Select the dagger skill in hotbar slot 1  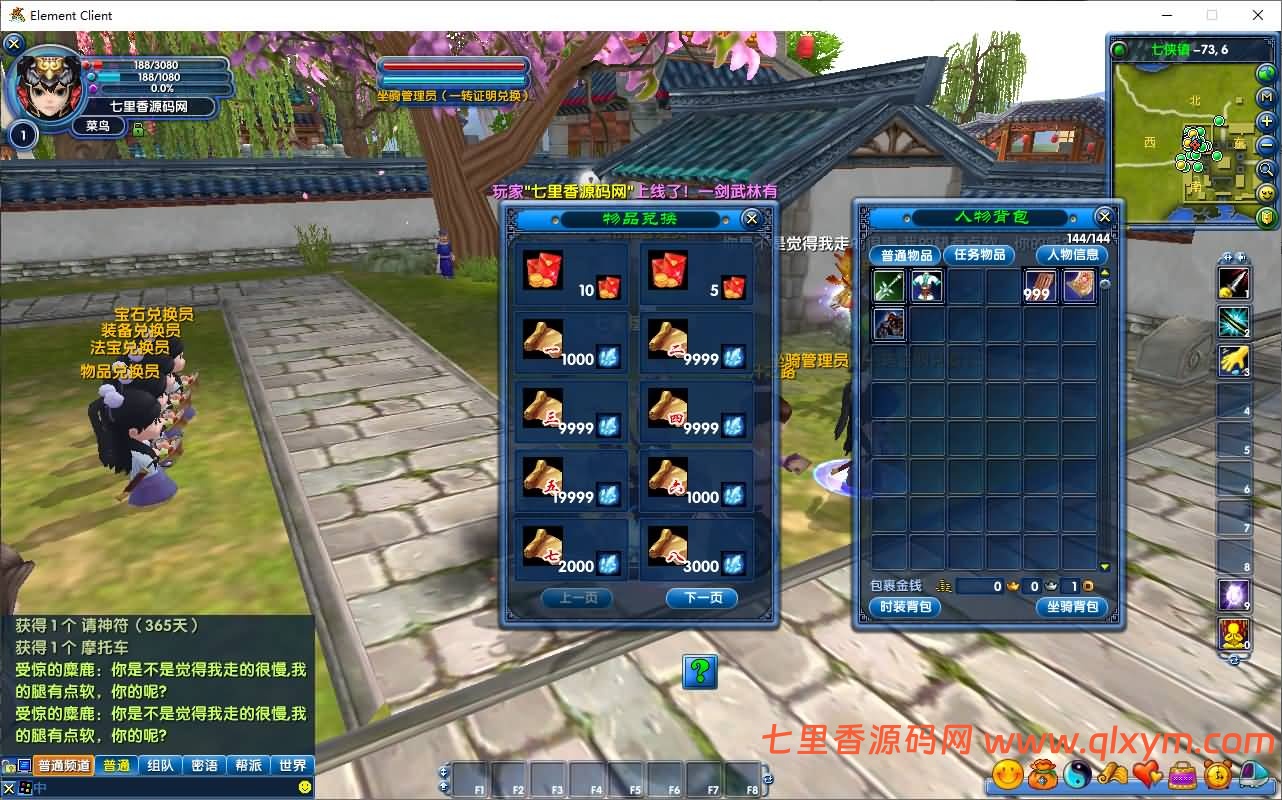point(1234,283)
